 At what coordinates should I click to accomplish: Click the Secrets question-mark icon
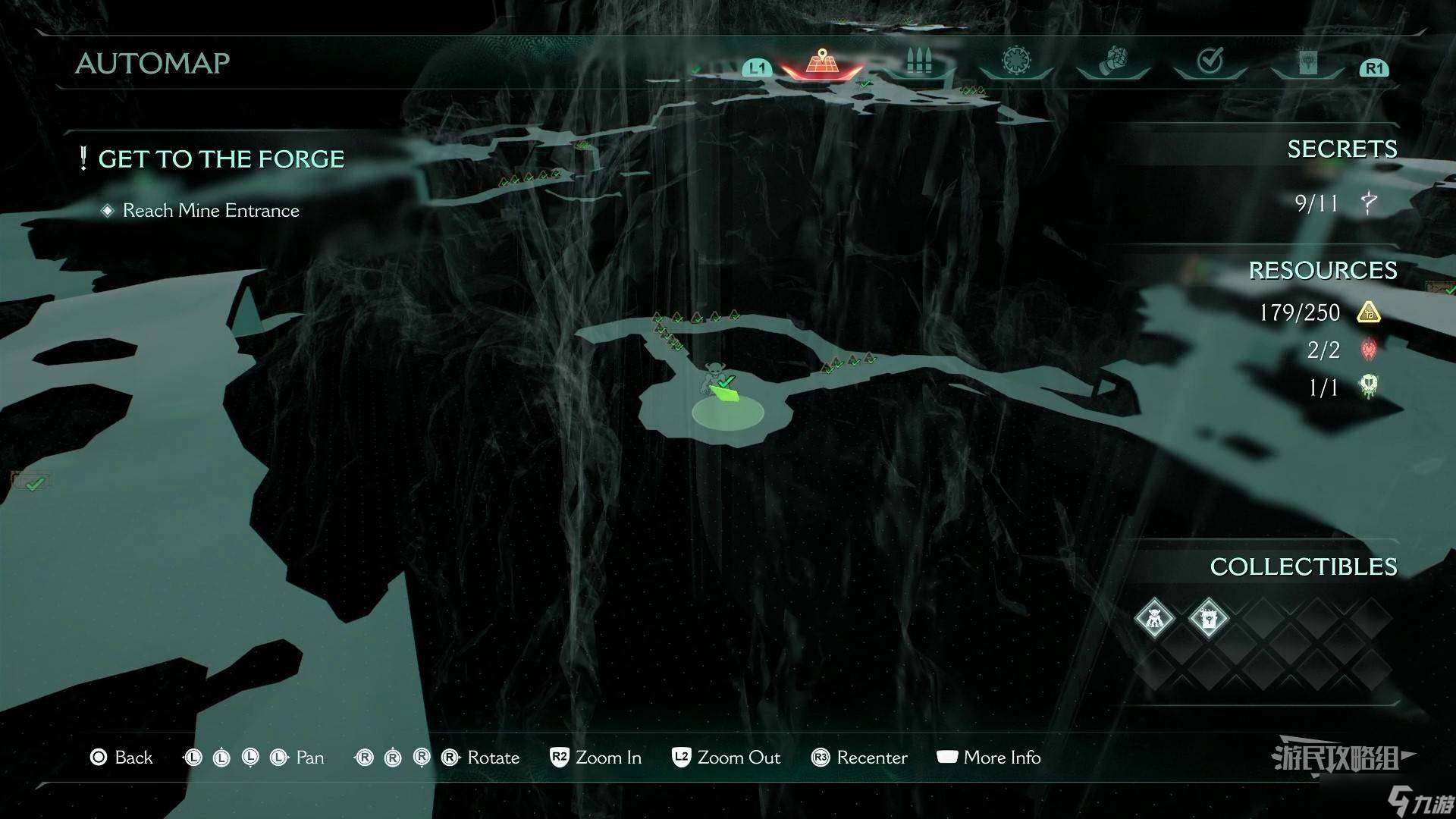click(1369, 203)
